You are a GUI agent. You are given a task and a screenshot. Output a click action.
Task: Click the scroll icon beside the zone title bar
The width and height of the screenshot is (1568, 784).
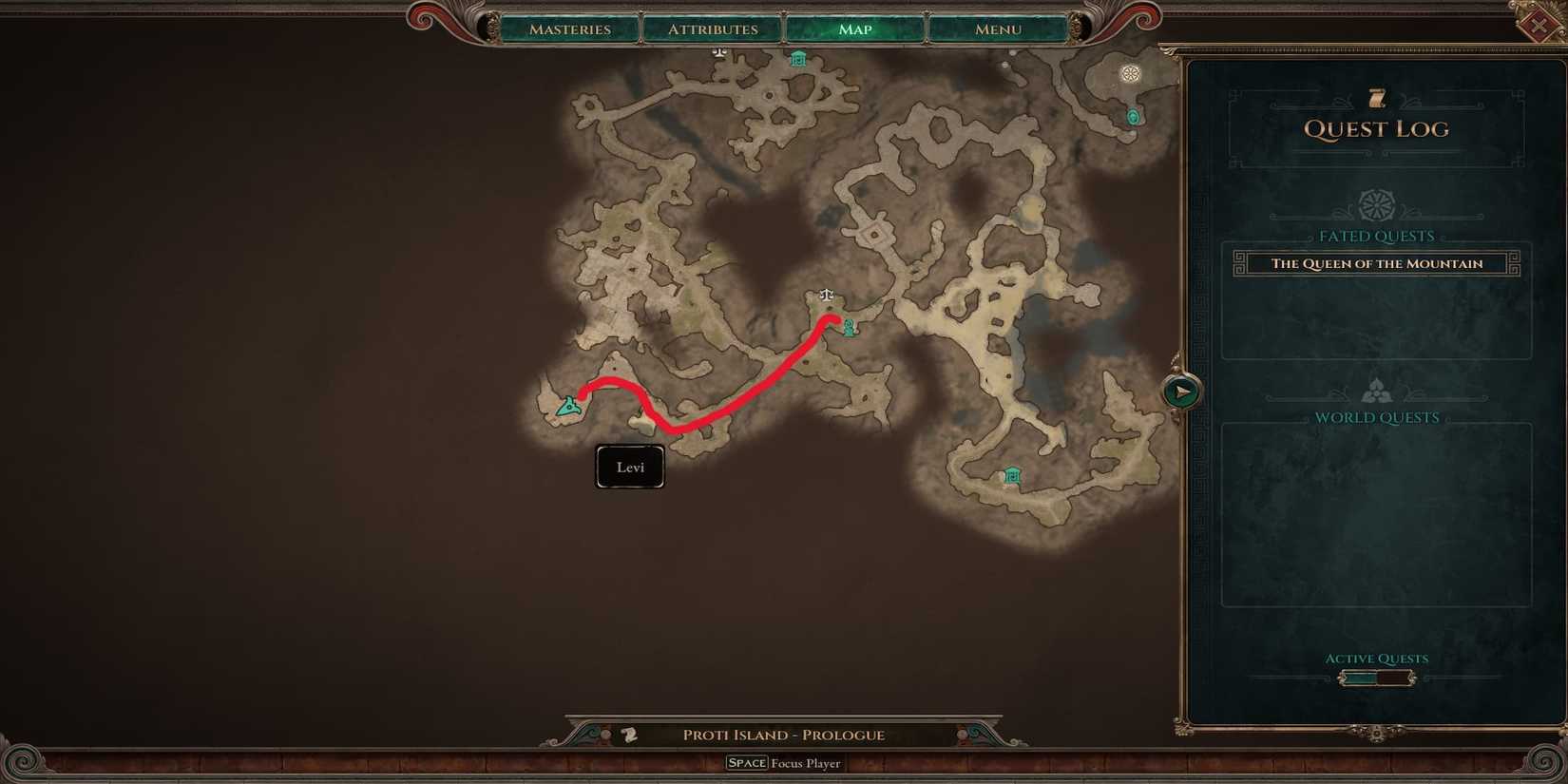(x=629, y=734)
